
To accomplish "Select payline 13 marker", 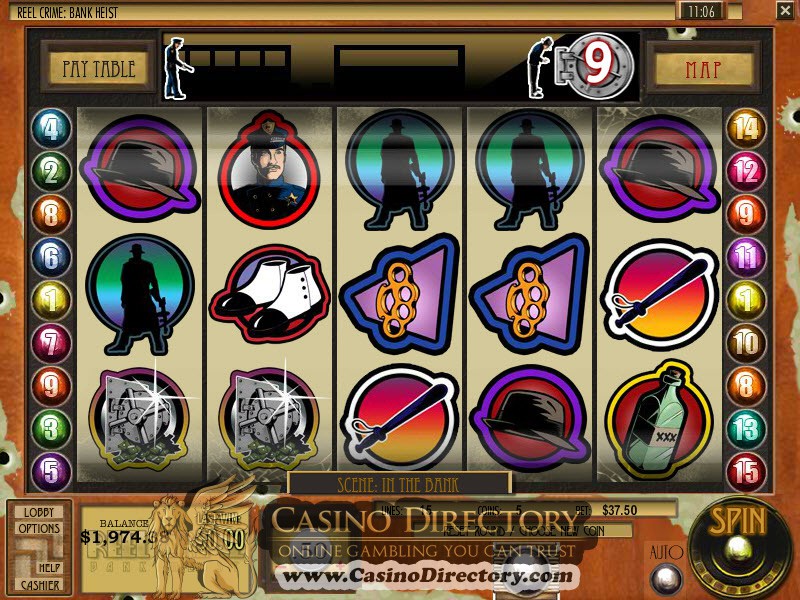I will tap(744, 429).
